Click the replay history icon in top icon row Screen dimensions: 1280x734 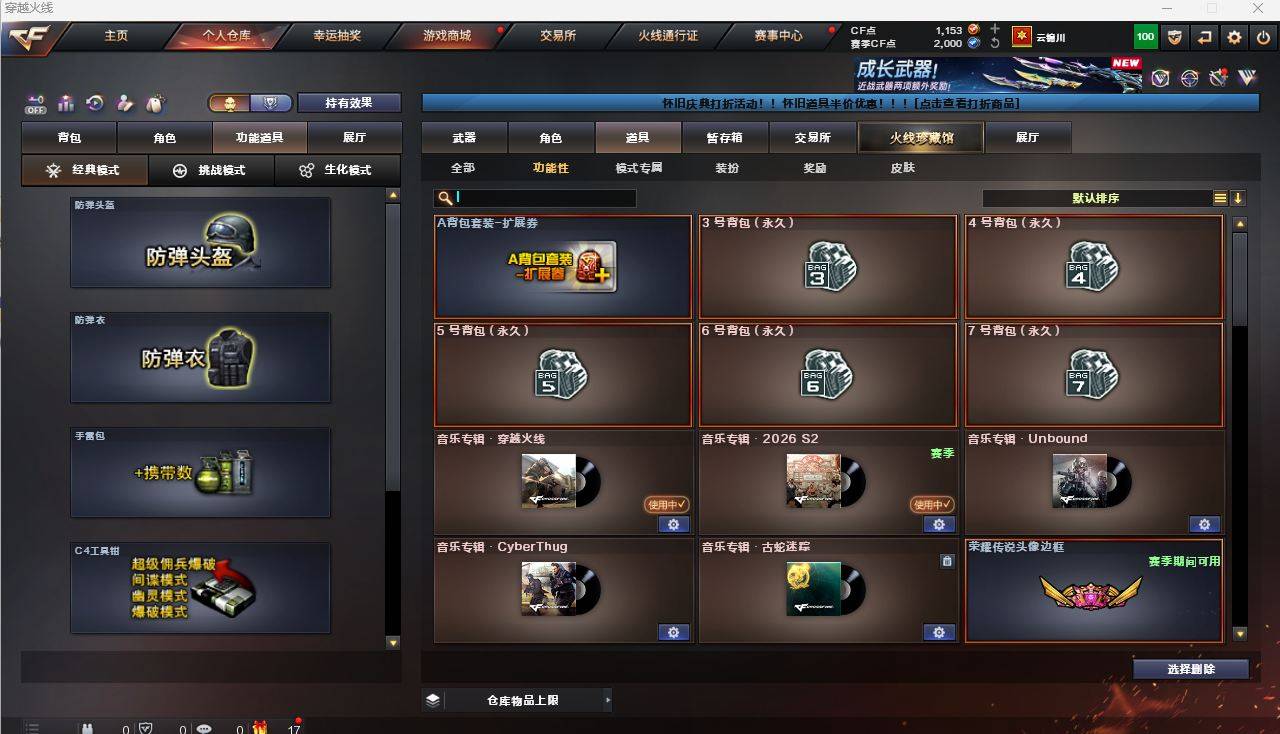point(93,103)
